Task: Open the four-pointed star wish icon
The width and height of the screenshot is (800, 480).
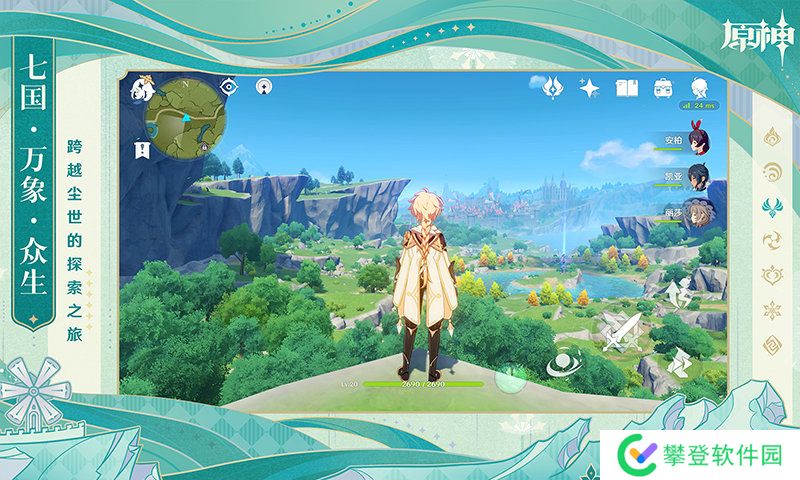Action: (x=590, y=89)
